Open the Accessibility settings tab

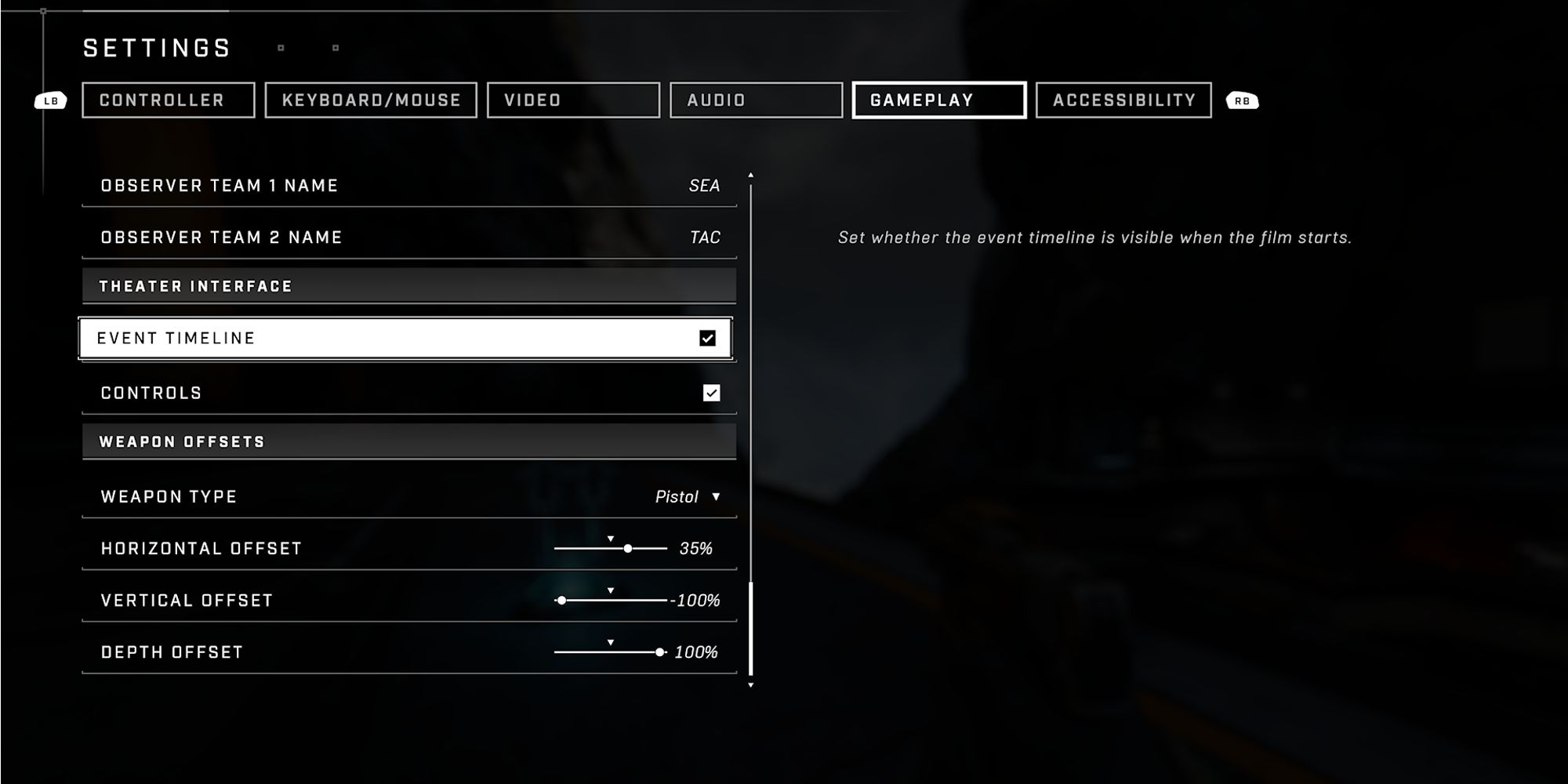tap(1124, 100)
